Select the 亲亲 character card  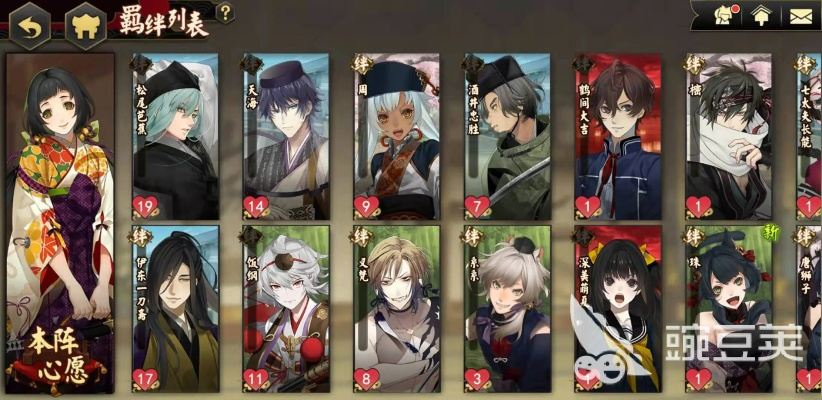tap(507, 309)
